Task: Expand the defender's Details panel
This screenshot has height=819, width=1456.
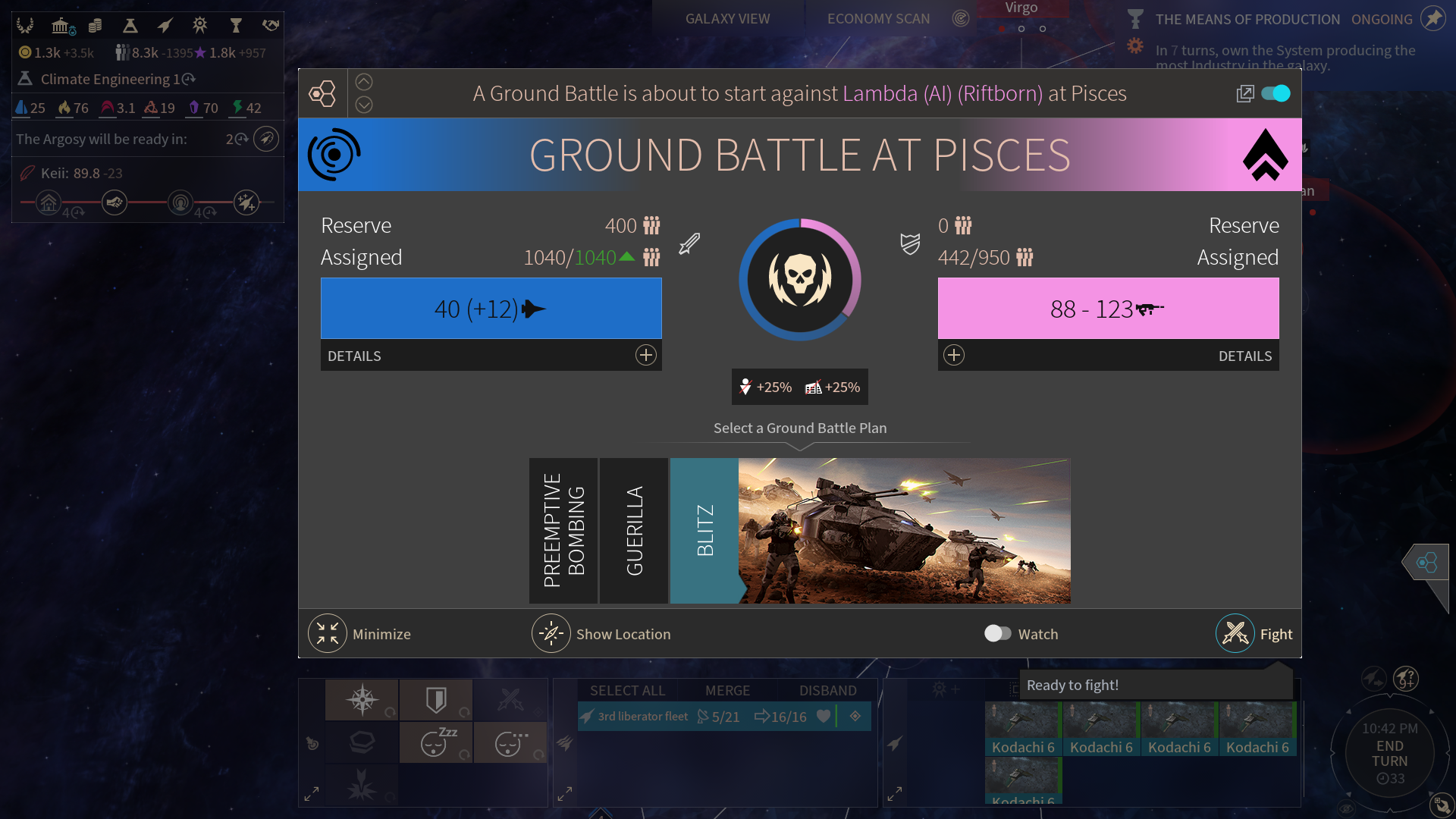Action: 954,356
